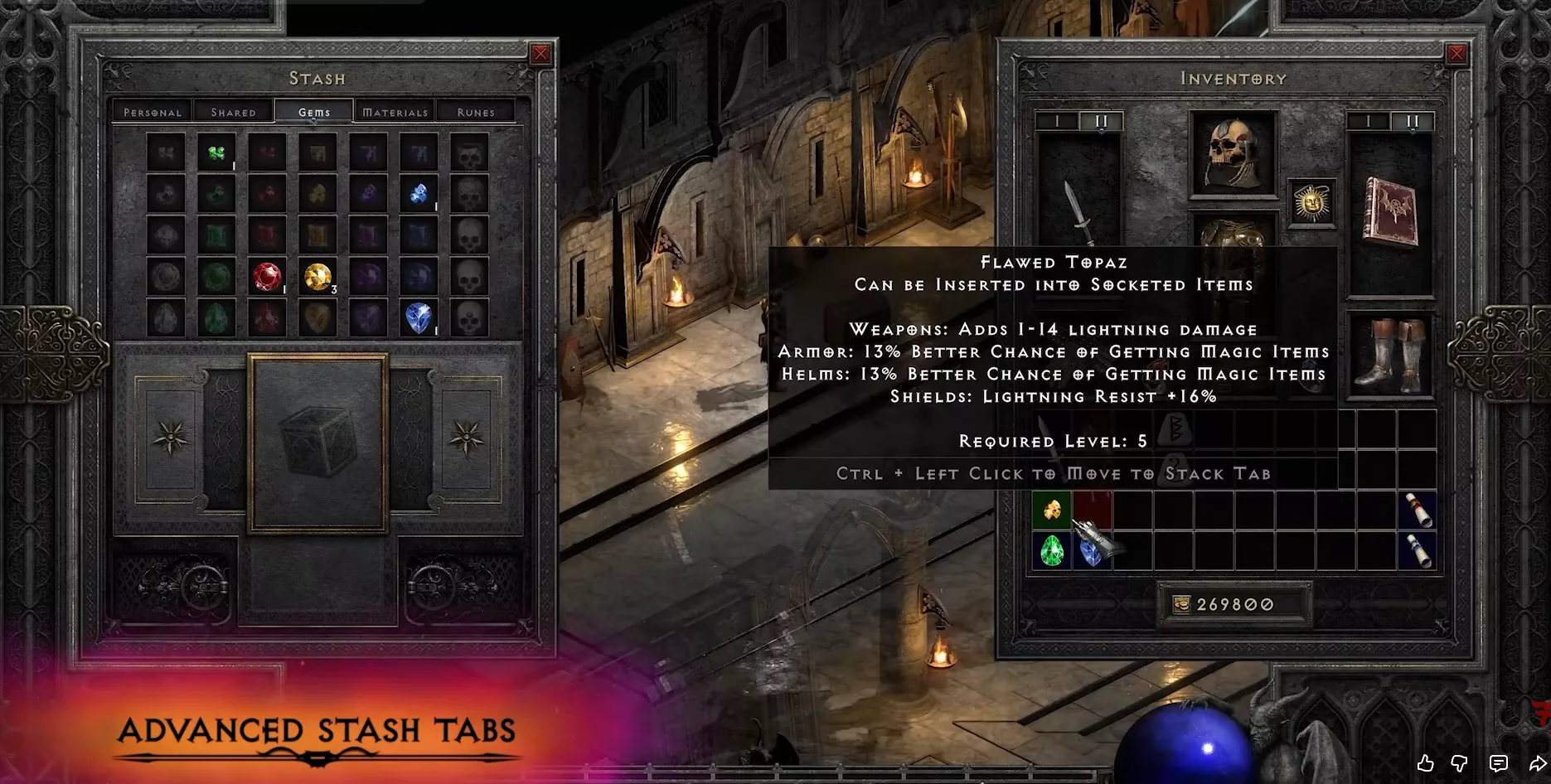
Task: Close the Stash window
Action: click(540, 55)
